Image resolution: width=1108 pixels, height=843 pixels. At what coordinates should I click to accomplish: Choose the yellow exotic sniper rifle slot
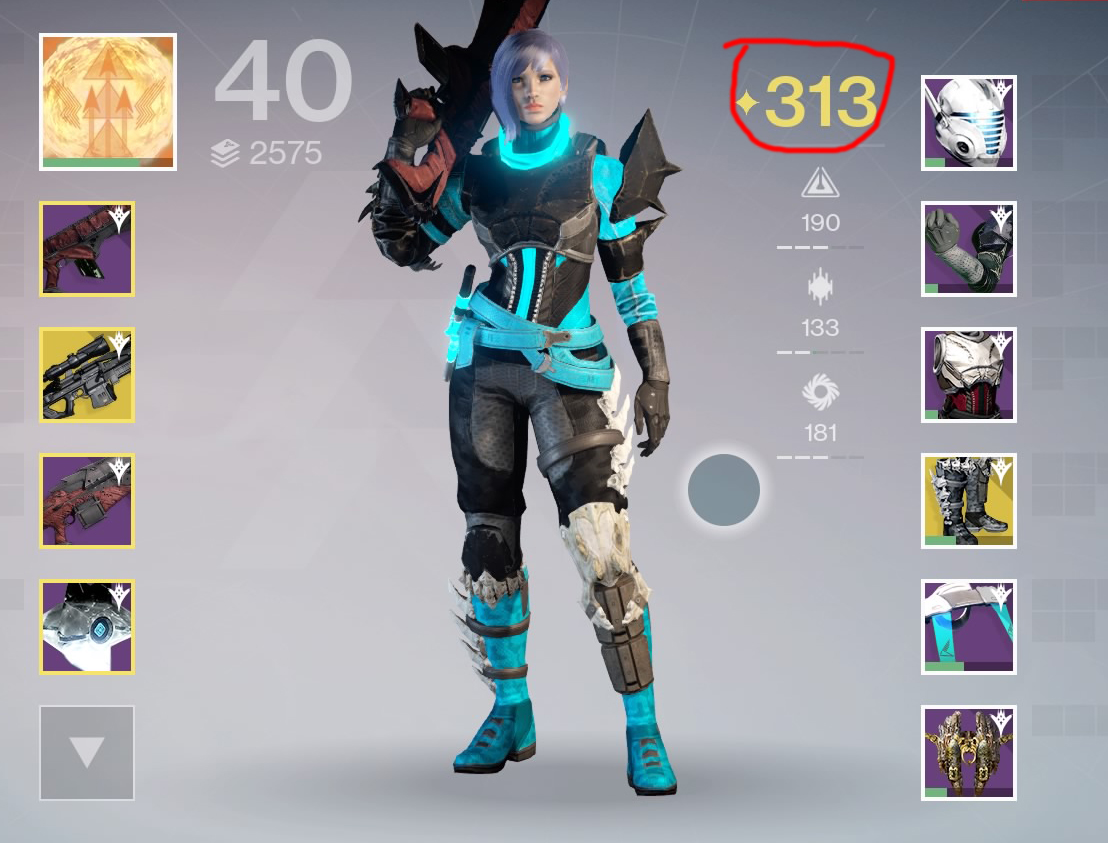[x=87, y=375]
